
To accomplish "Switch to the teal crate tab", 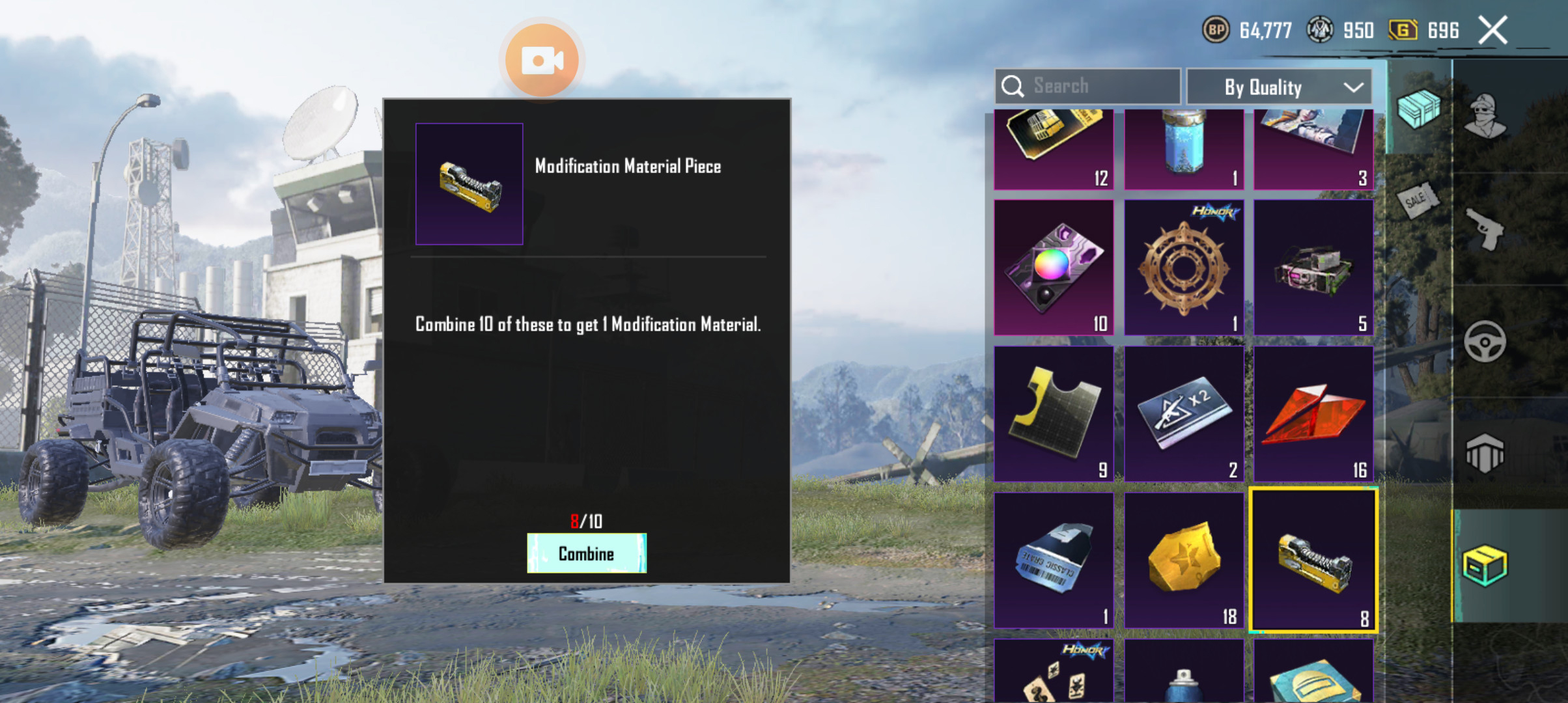I will pyautogui.click(x=1418, y=108).
